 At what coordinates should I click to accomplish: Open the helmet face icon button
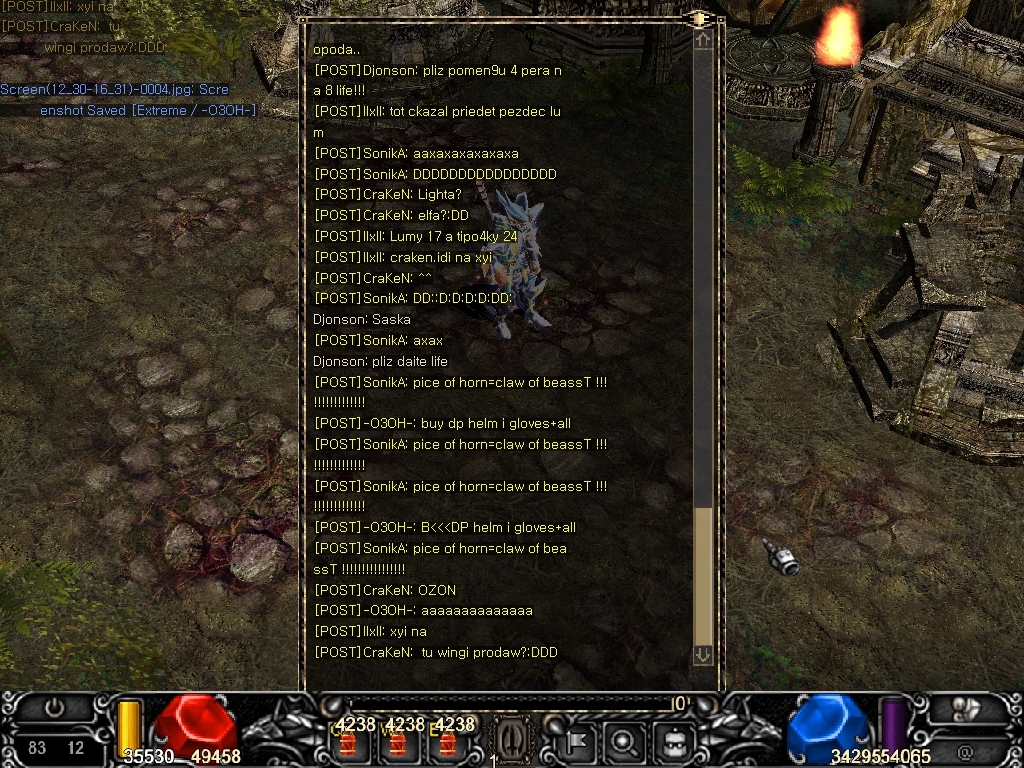pyautogui.click(x=673, y=742)
